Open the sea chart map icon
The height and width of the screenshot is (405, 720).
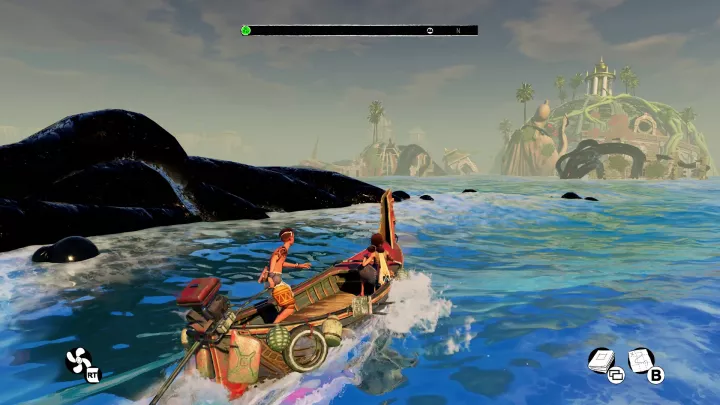(641, 360)
